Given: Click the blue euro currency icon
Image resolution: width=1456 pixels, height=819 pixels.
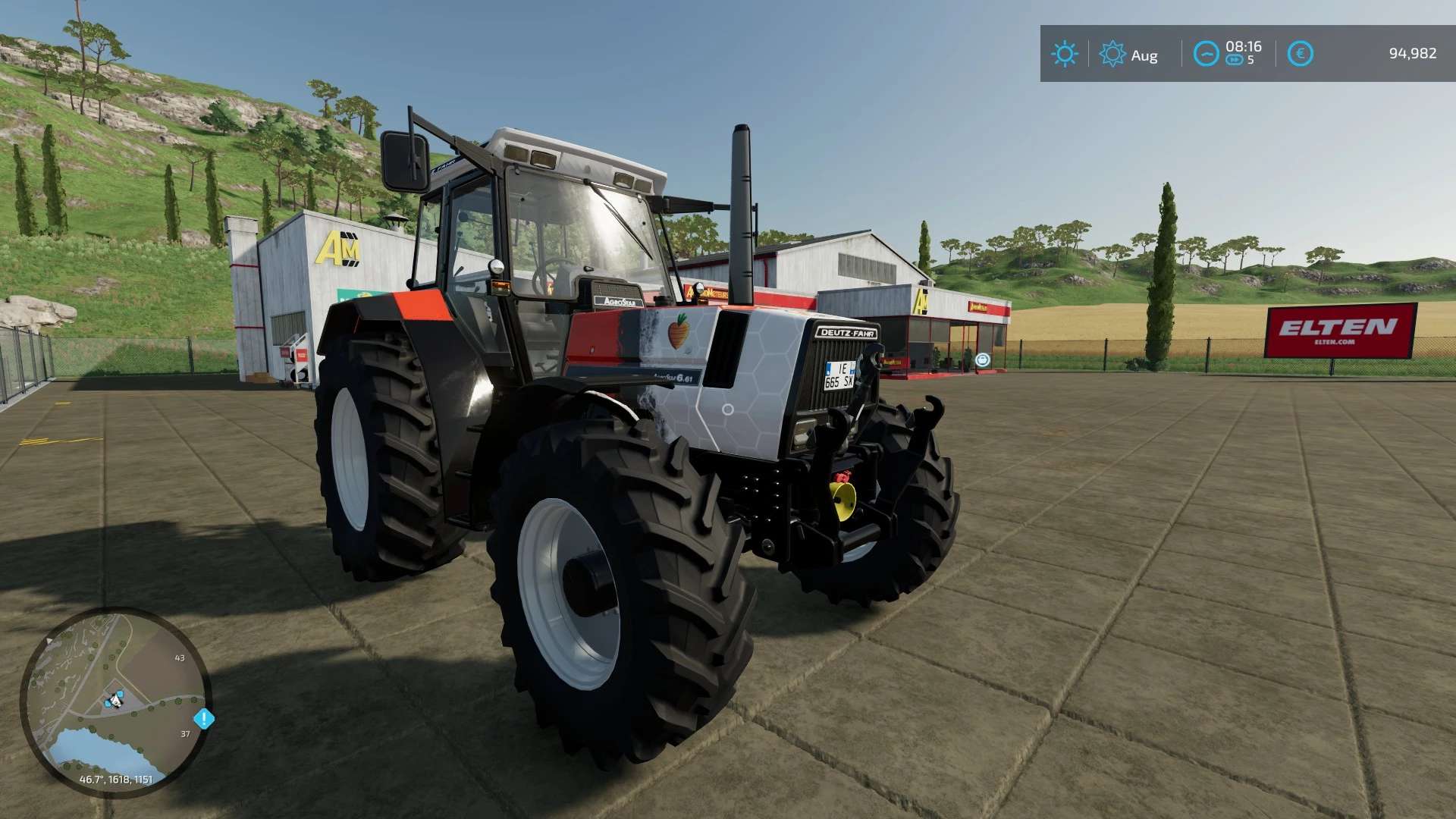Looking at the screenshot, I should (1301, 53).
